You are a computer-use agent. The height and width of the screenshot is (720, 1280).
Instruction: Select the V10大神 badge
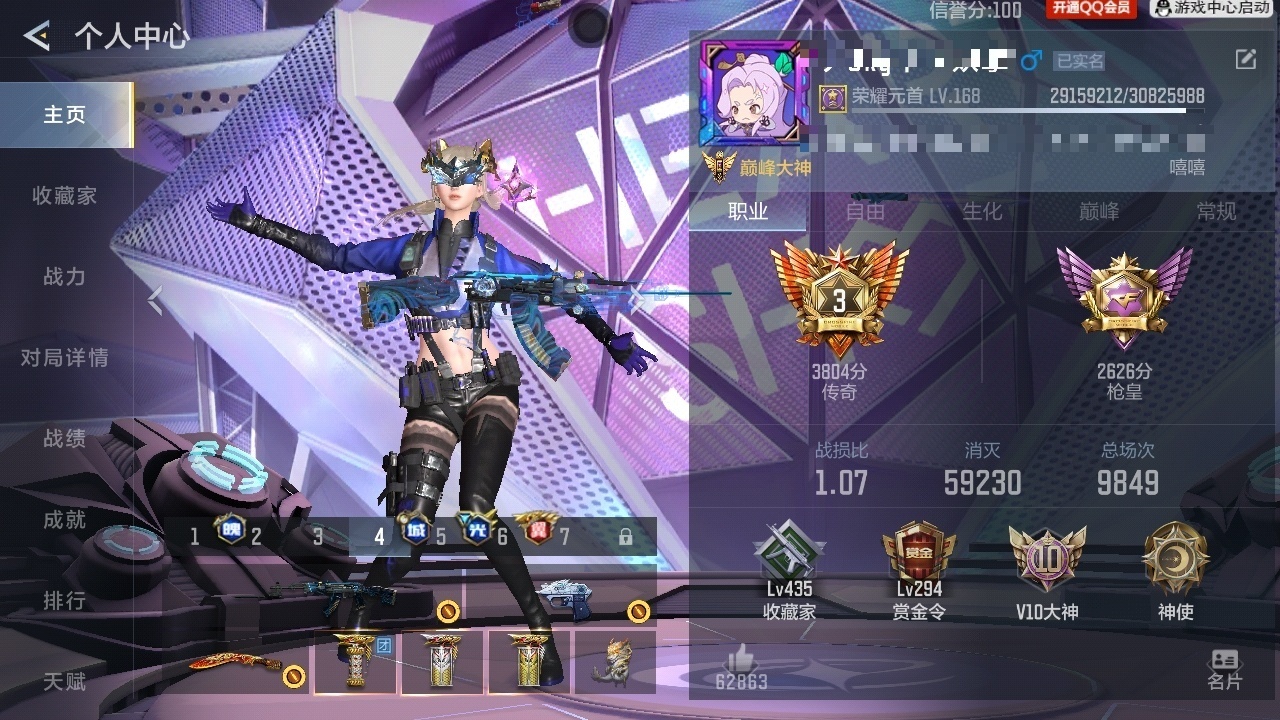point(1047,572)
